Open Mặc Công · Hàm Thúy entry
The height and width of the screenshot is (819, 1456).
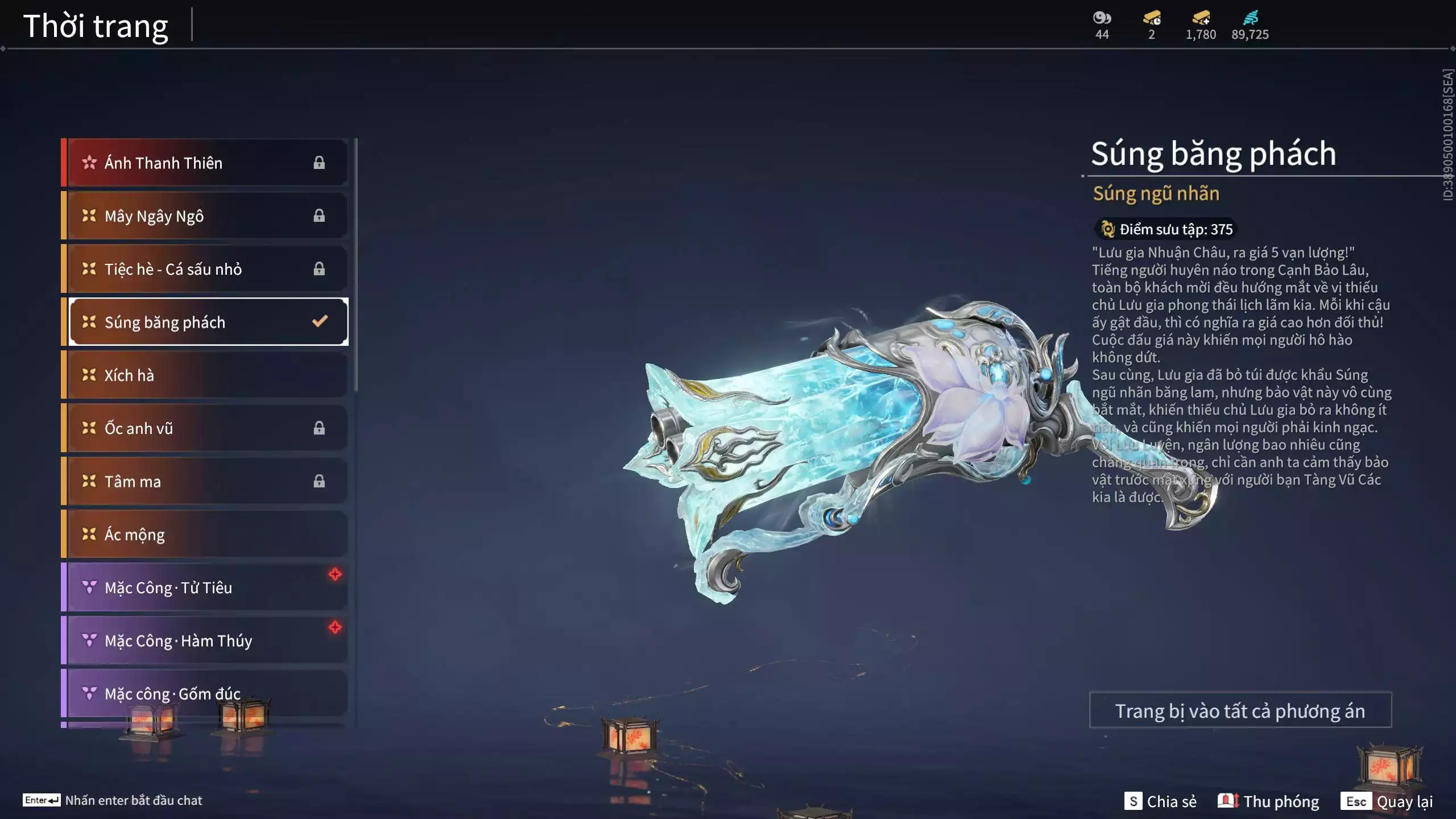(205, 640)
